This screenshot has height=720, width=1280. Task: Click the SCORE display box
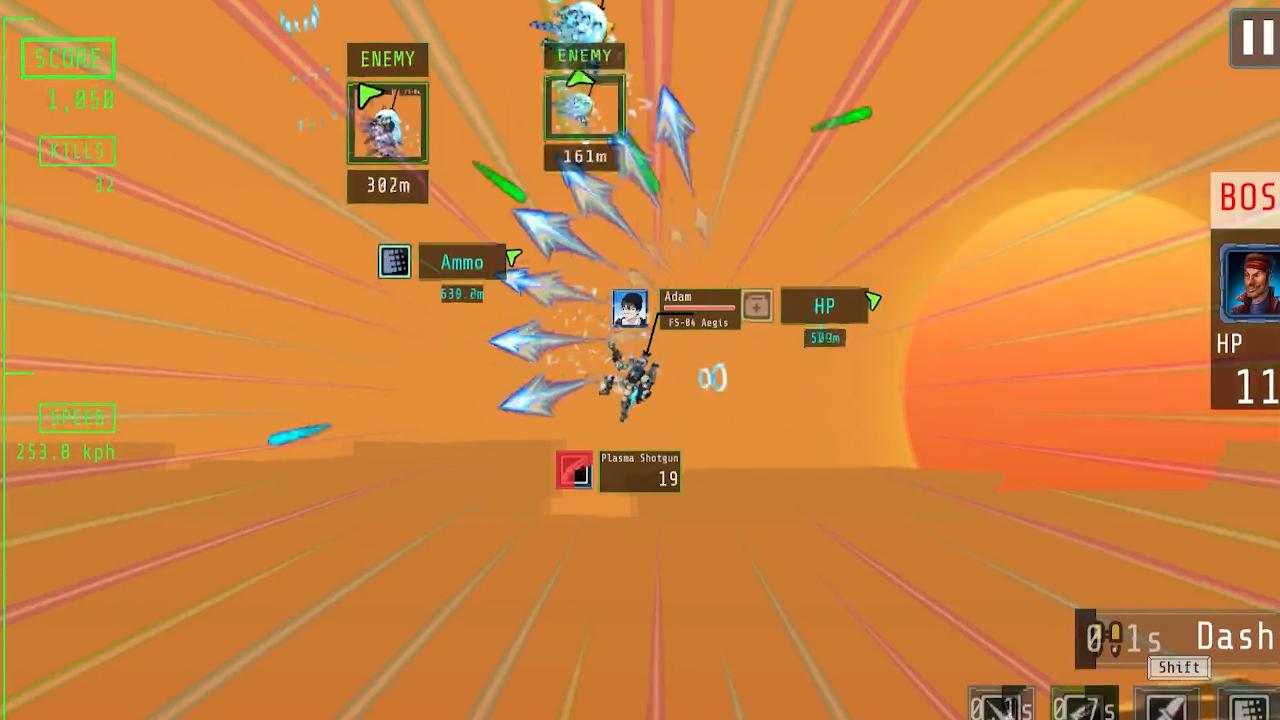pyautogui.click(x=68, y=57)
